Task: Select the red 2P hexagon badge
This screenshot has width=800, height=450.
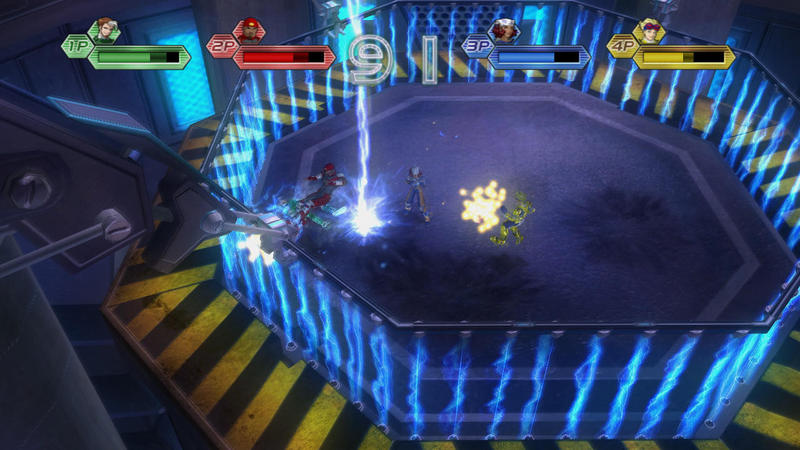Action: point(221,46)
